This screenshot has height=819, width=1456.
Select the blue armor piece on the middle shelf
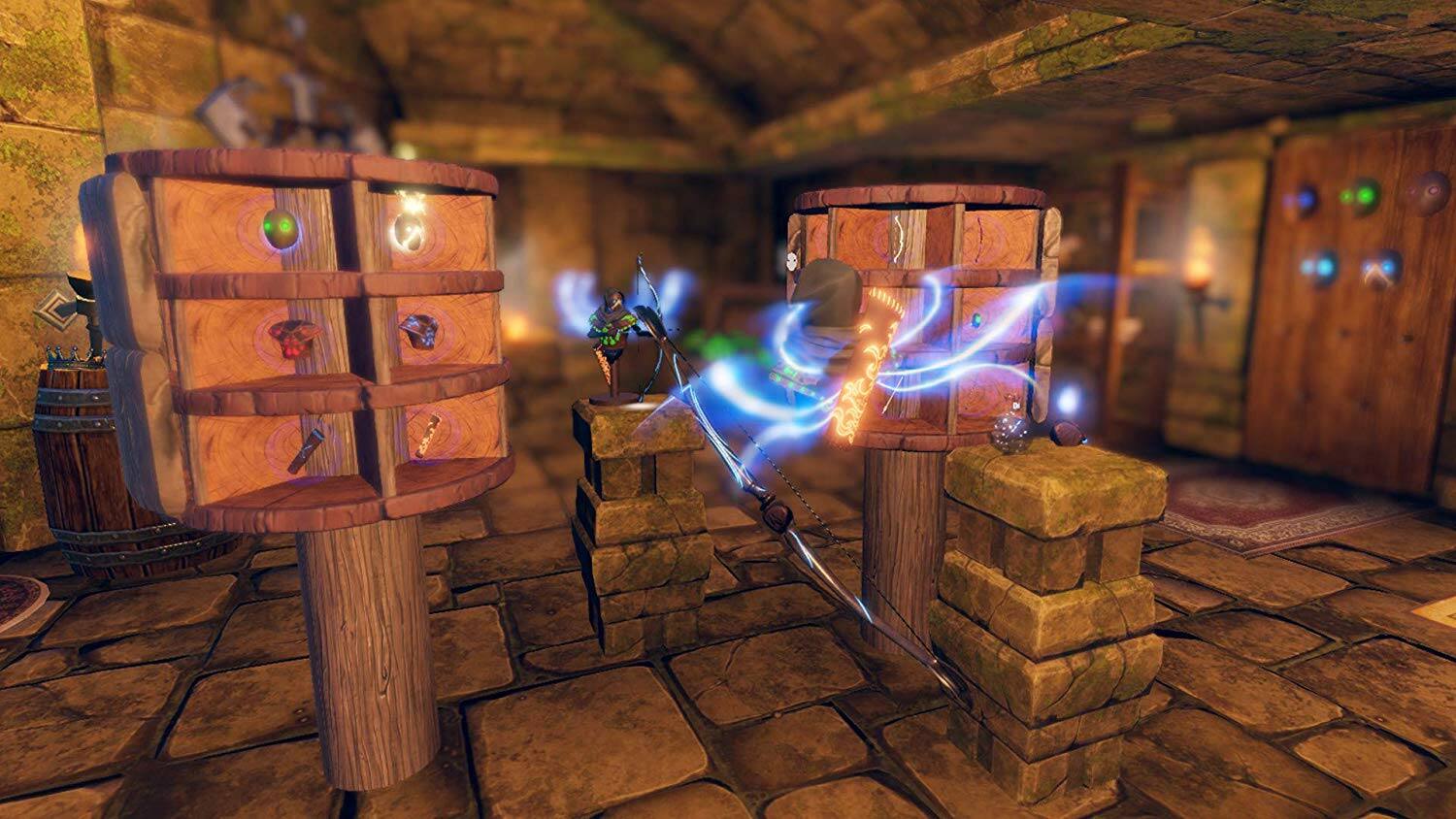[419, 330]
